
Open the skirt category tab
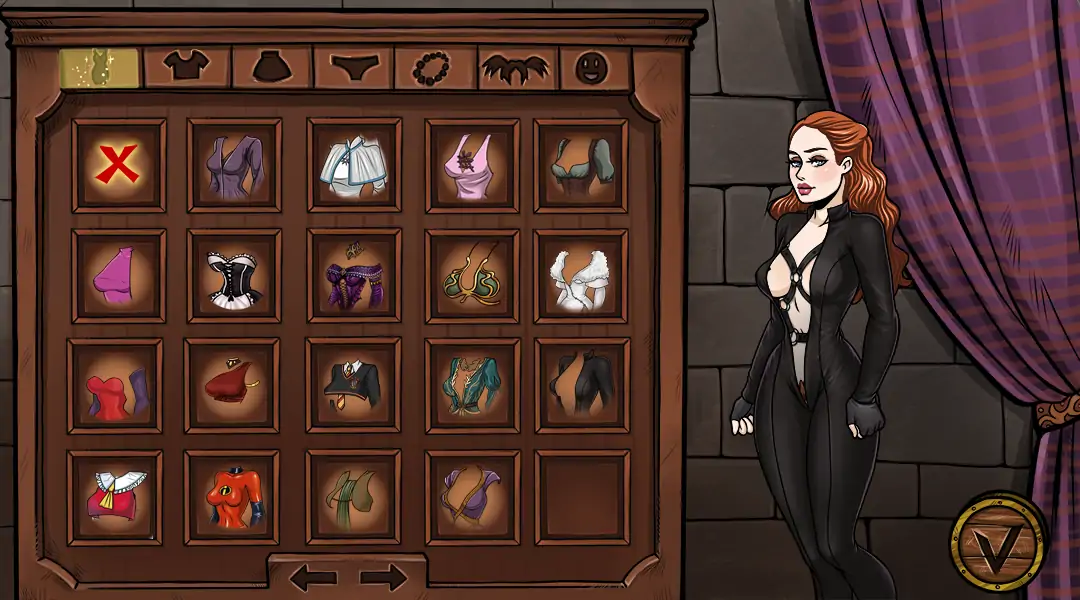[272, 67]
